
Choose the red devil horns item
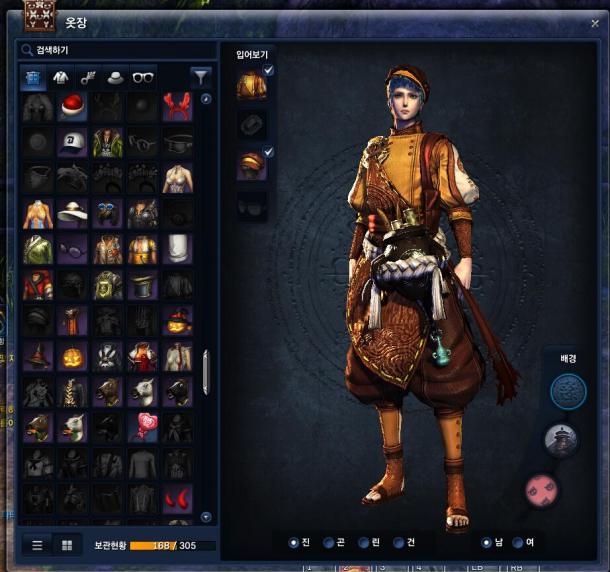click(177, 496)
